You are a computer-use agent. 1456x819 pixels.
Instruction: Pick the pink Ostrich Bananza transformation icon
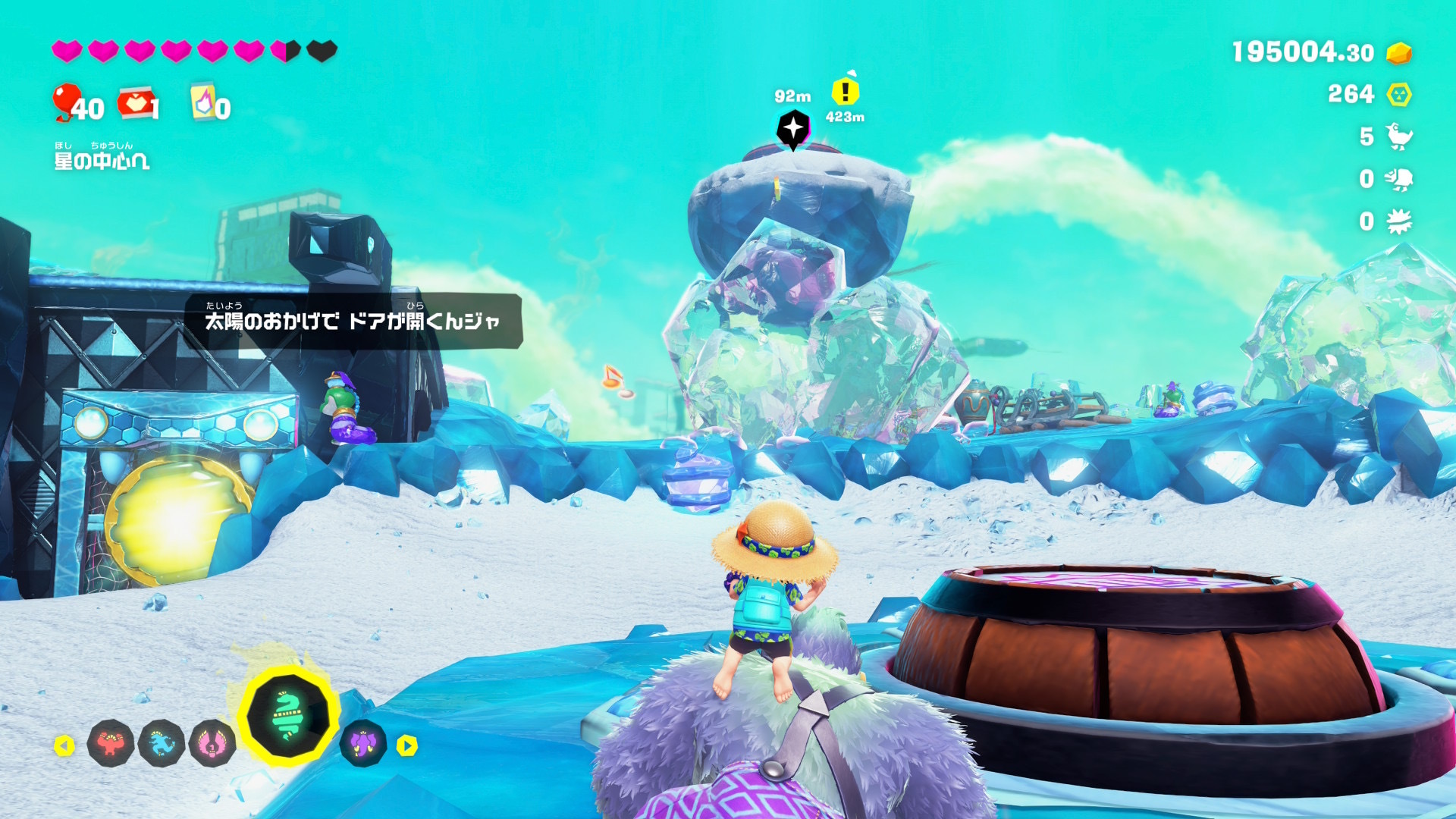212,743
